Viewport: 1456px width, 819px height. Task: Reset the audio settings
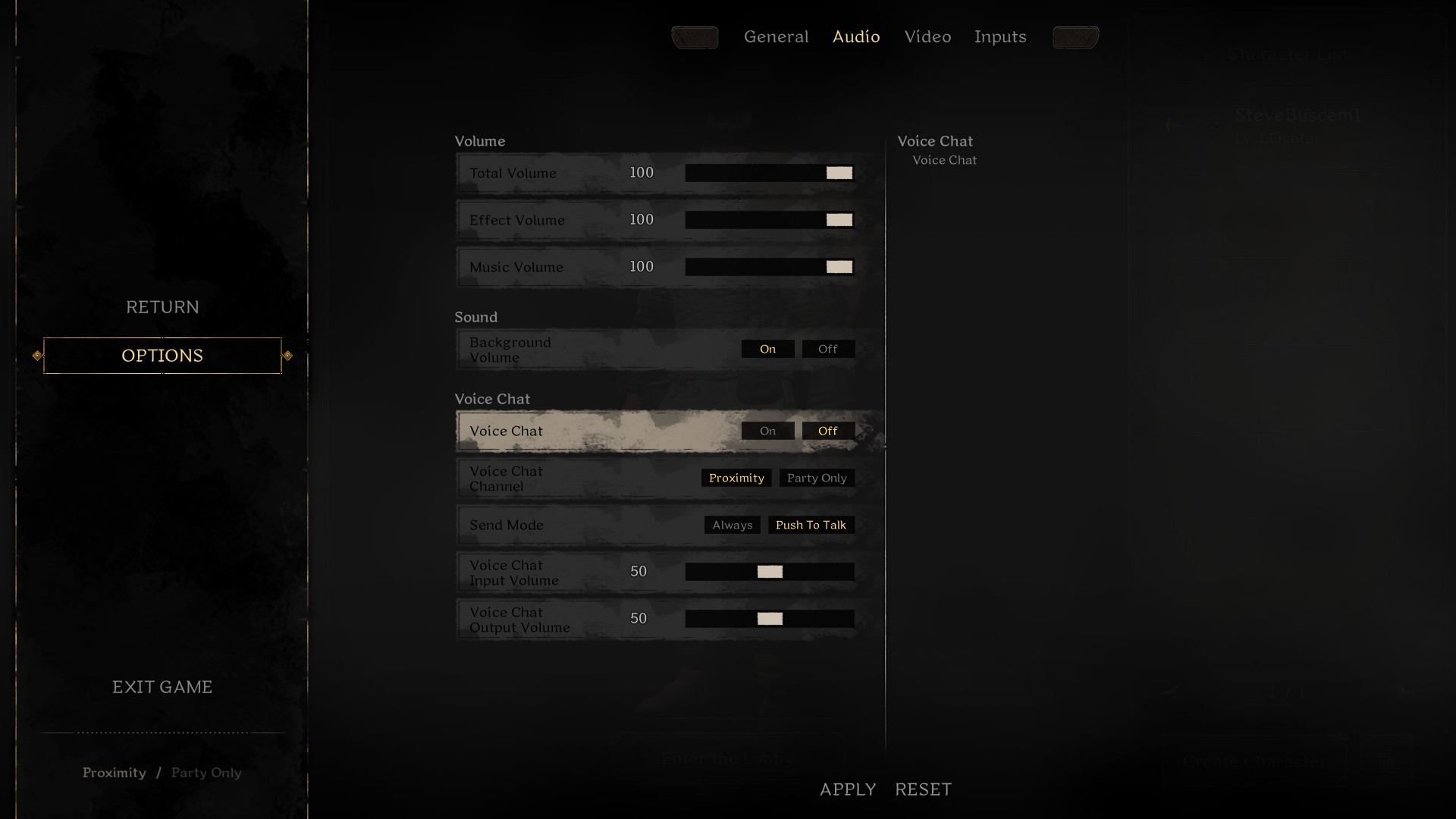[923, 789]
